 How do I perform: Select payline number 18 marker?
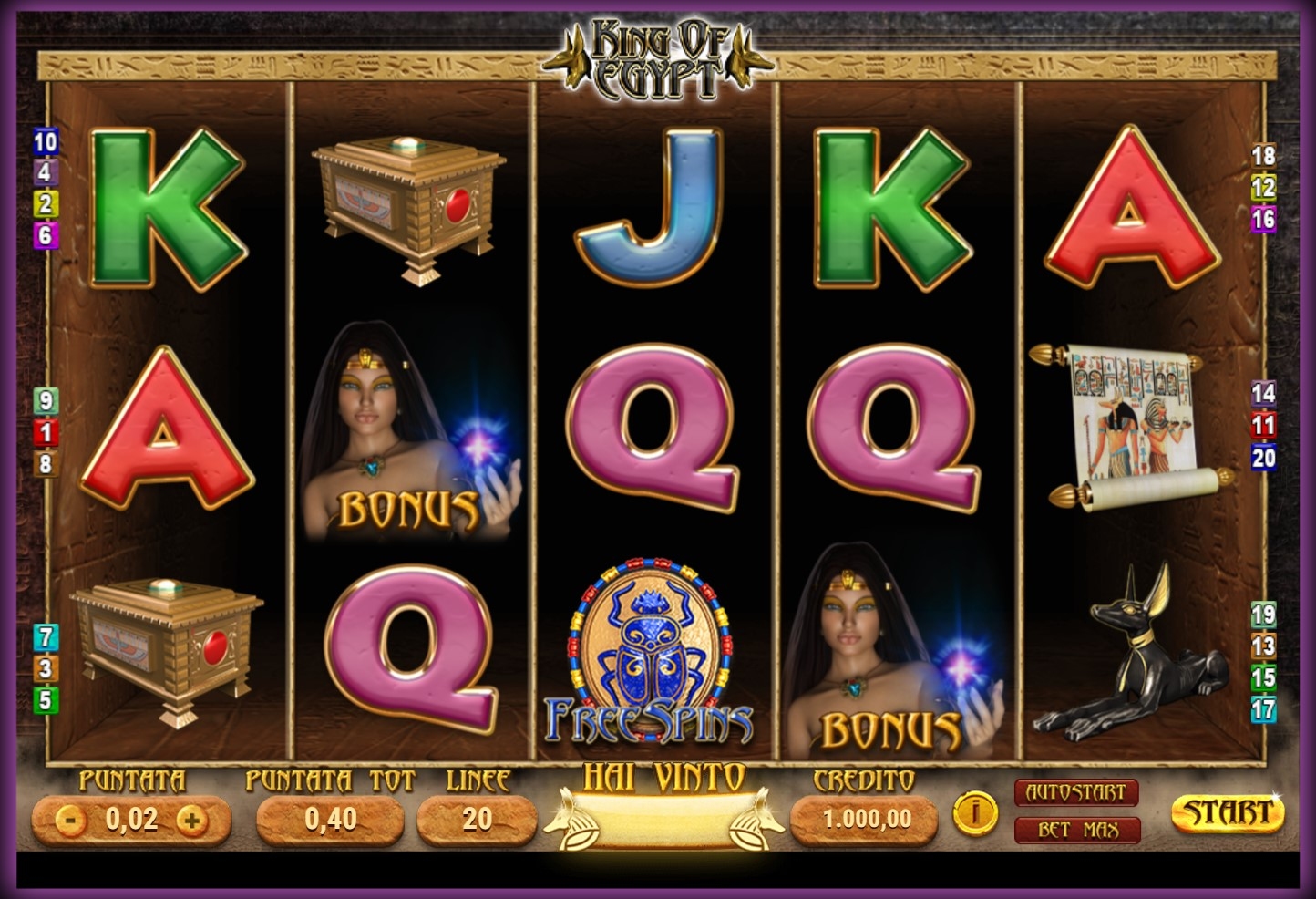1262,156
